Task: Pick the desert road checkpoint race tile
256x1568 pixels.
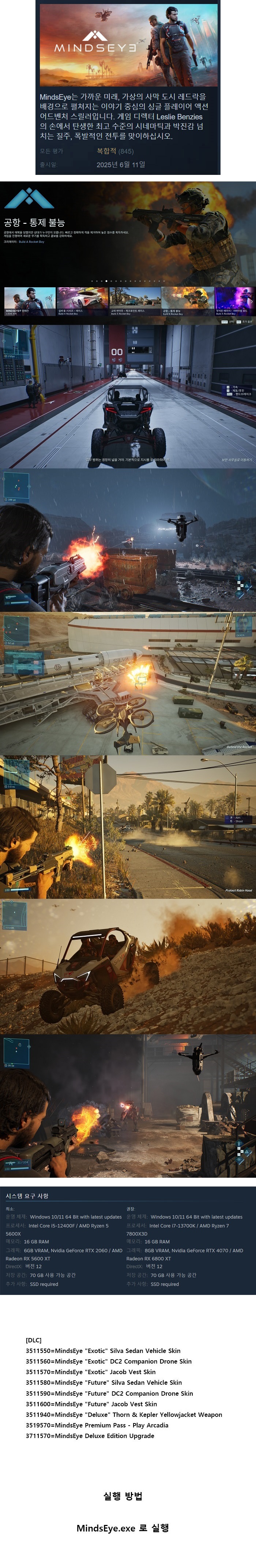Action: pyautogui.click(x=135, y=301)
